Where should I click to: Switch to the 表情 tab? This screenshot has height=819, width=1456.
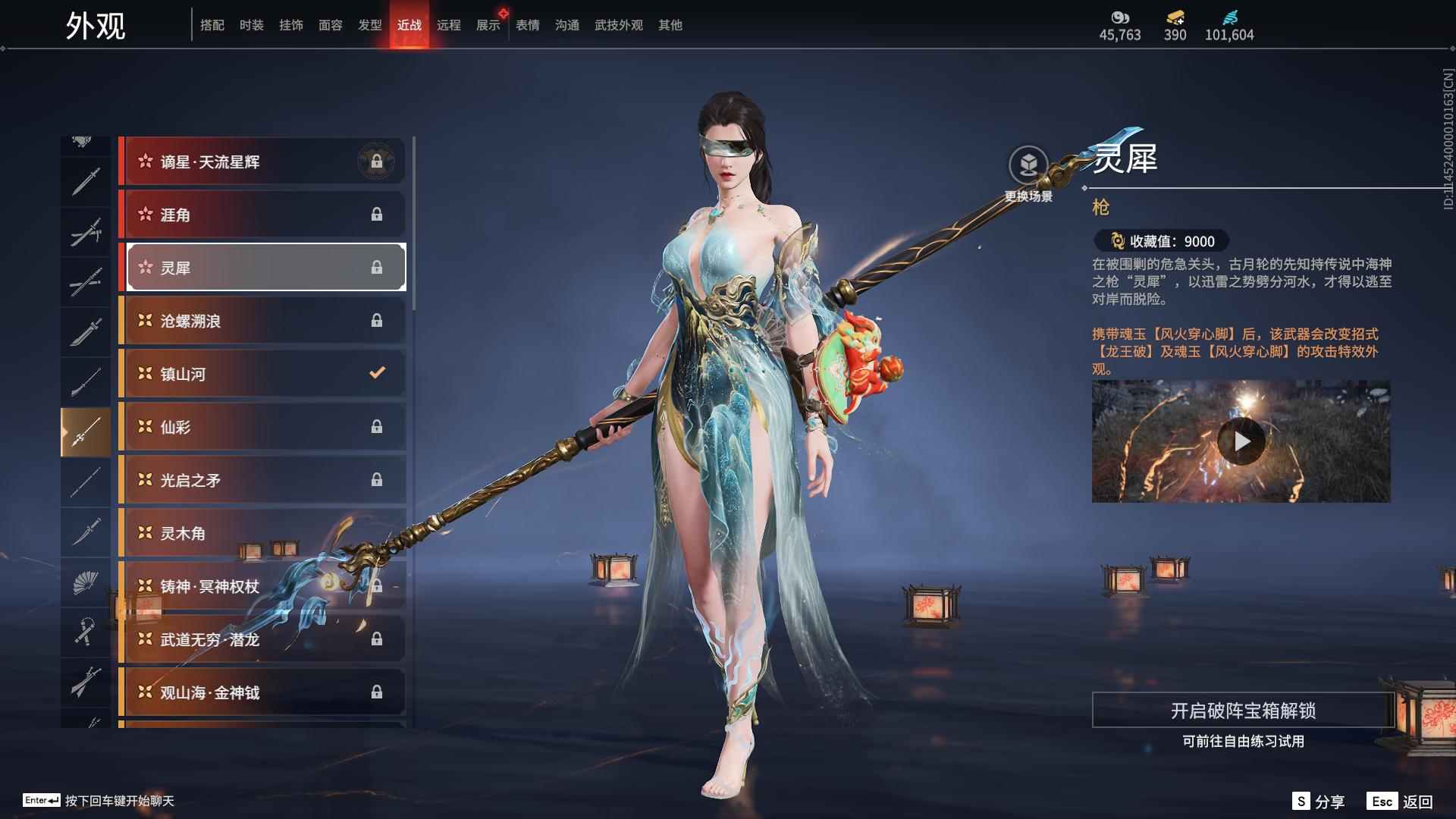click(x=527, y=25)
